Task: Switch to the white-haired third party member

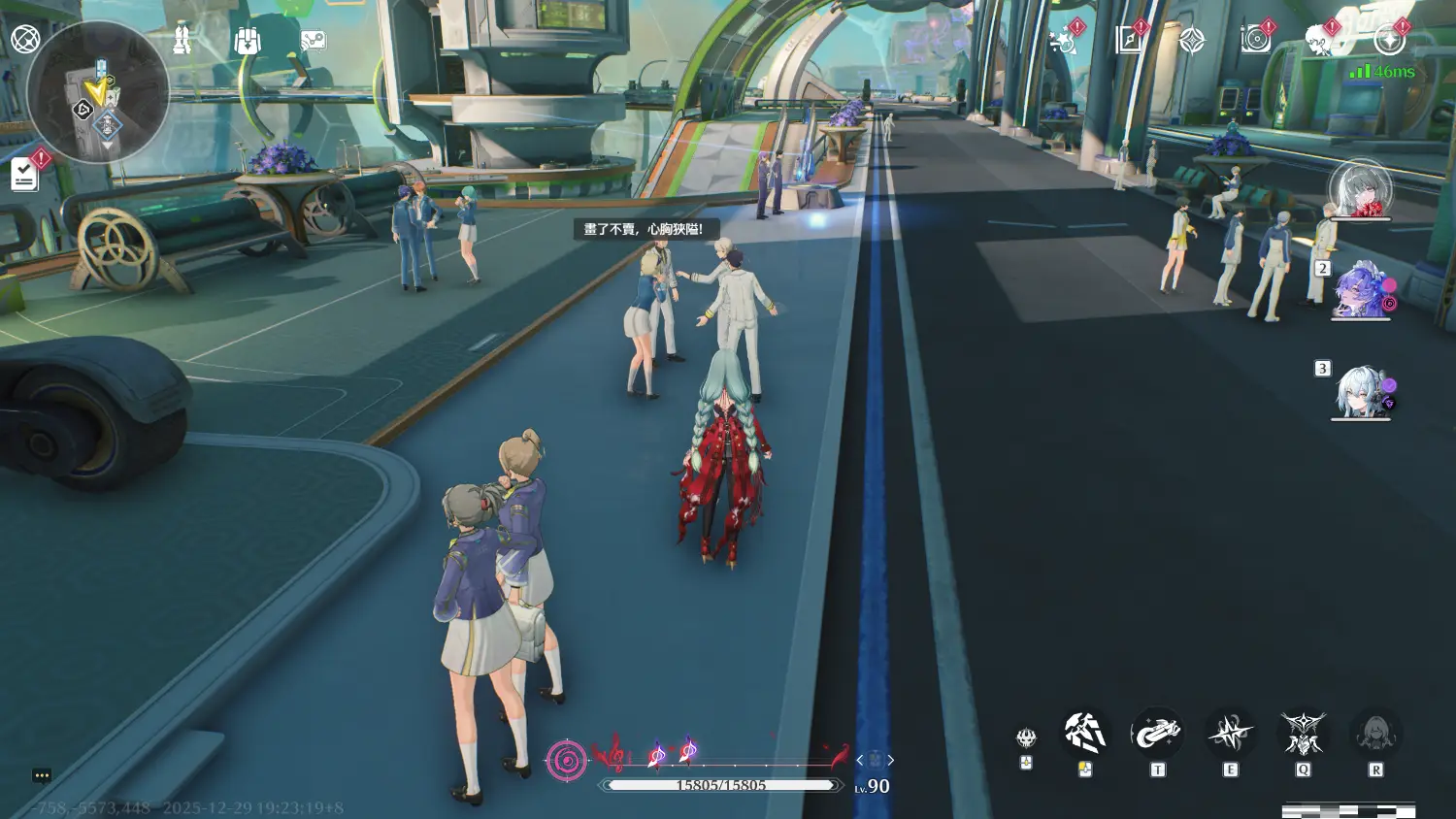Action: 1362,391
